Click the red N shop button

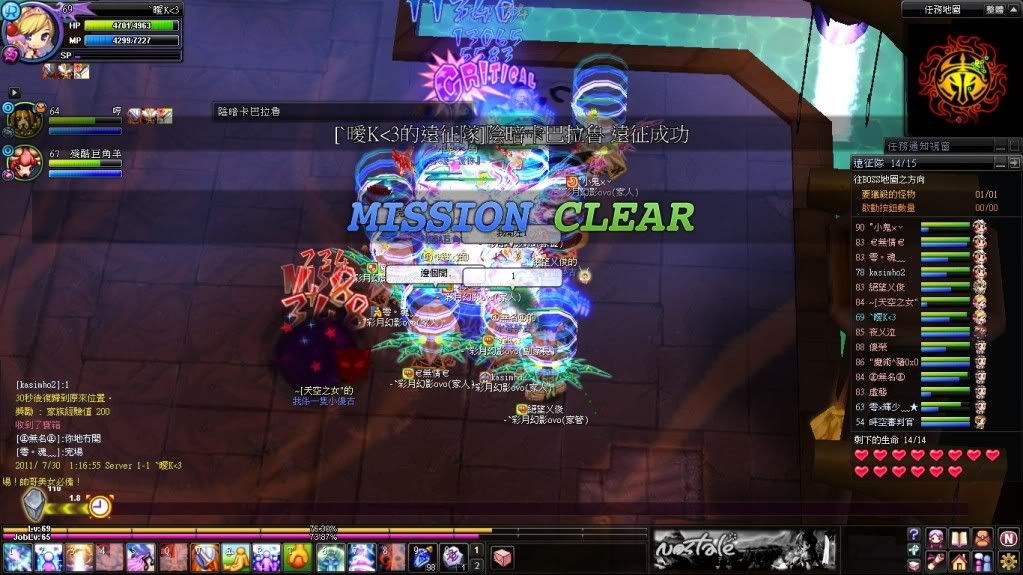[1008, 537]
